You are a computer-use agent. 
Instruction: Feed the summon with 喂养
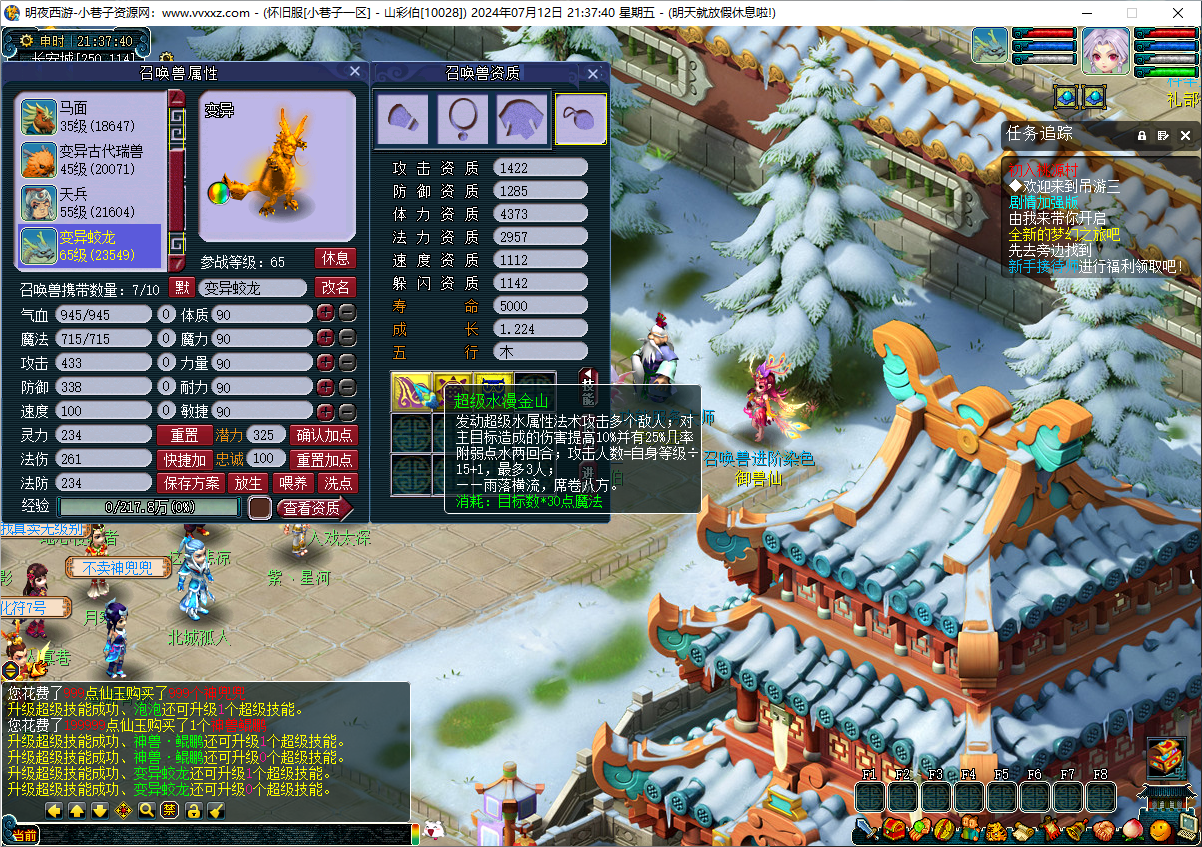click(293, 483)
